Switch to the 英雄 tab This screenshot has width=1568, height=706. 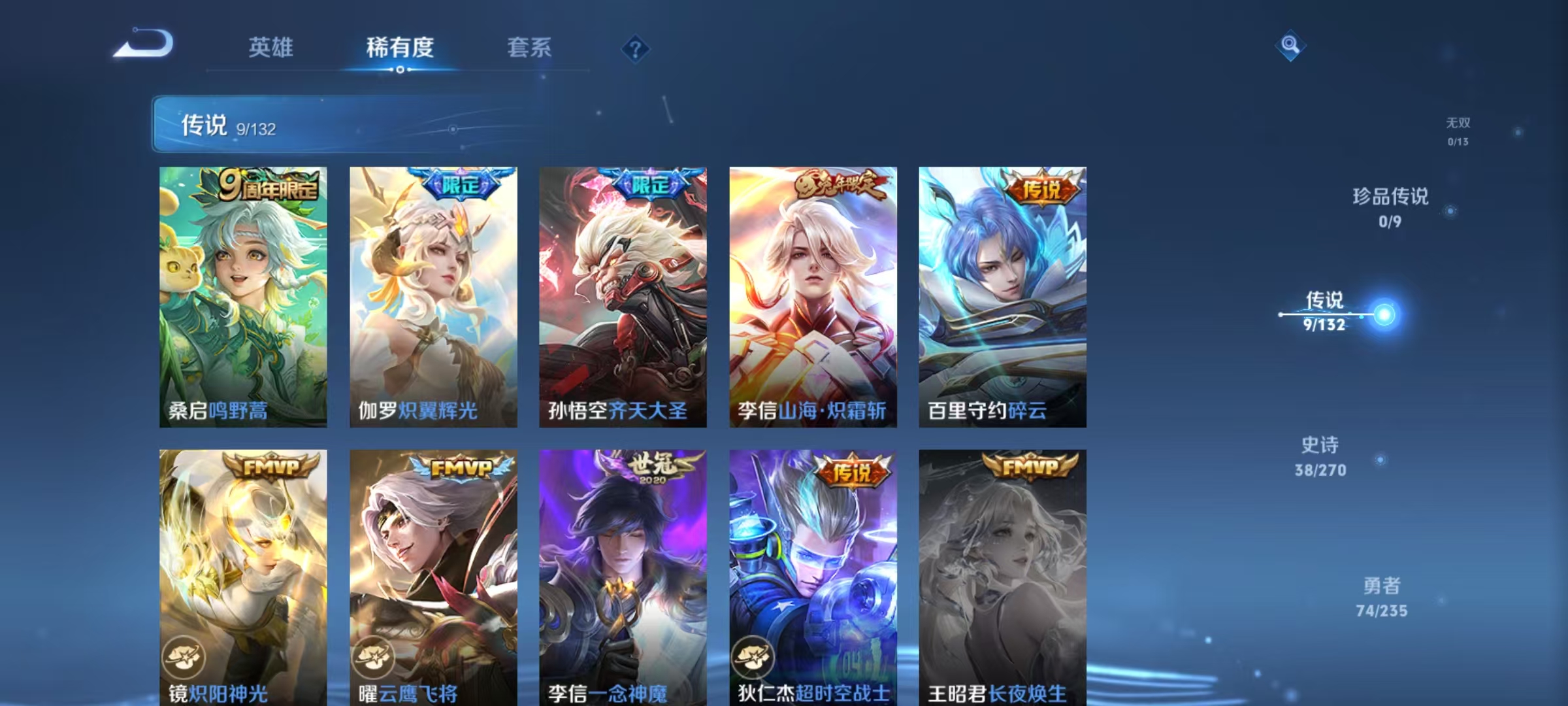272,47
